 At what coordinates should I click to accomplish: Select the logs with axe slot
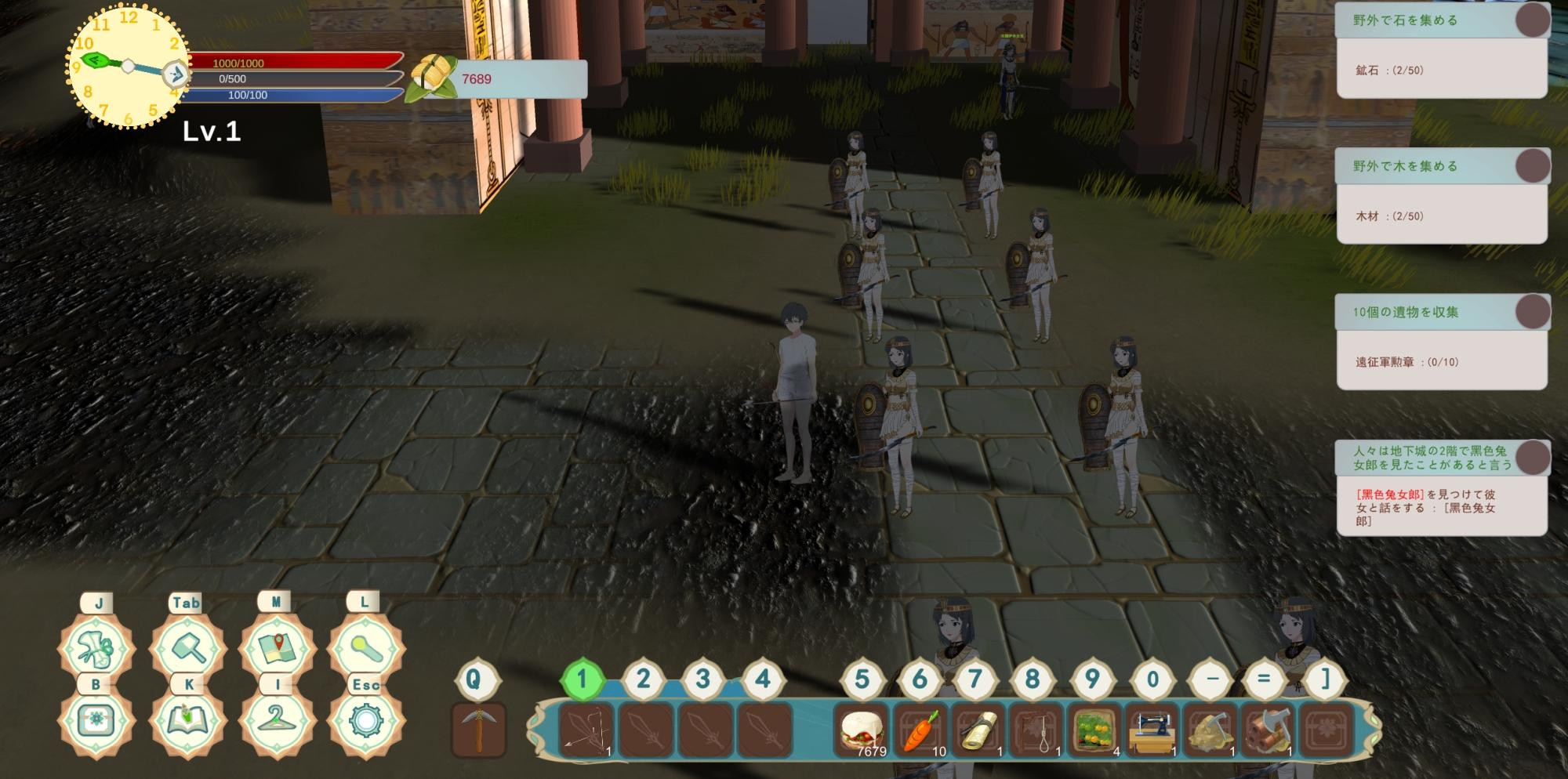(x=1268, y=730)
